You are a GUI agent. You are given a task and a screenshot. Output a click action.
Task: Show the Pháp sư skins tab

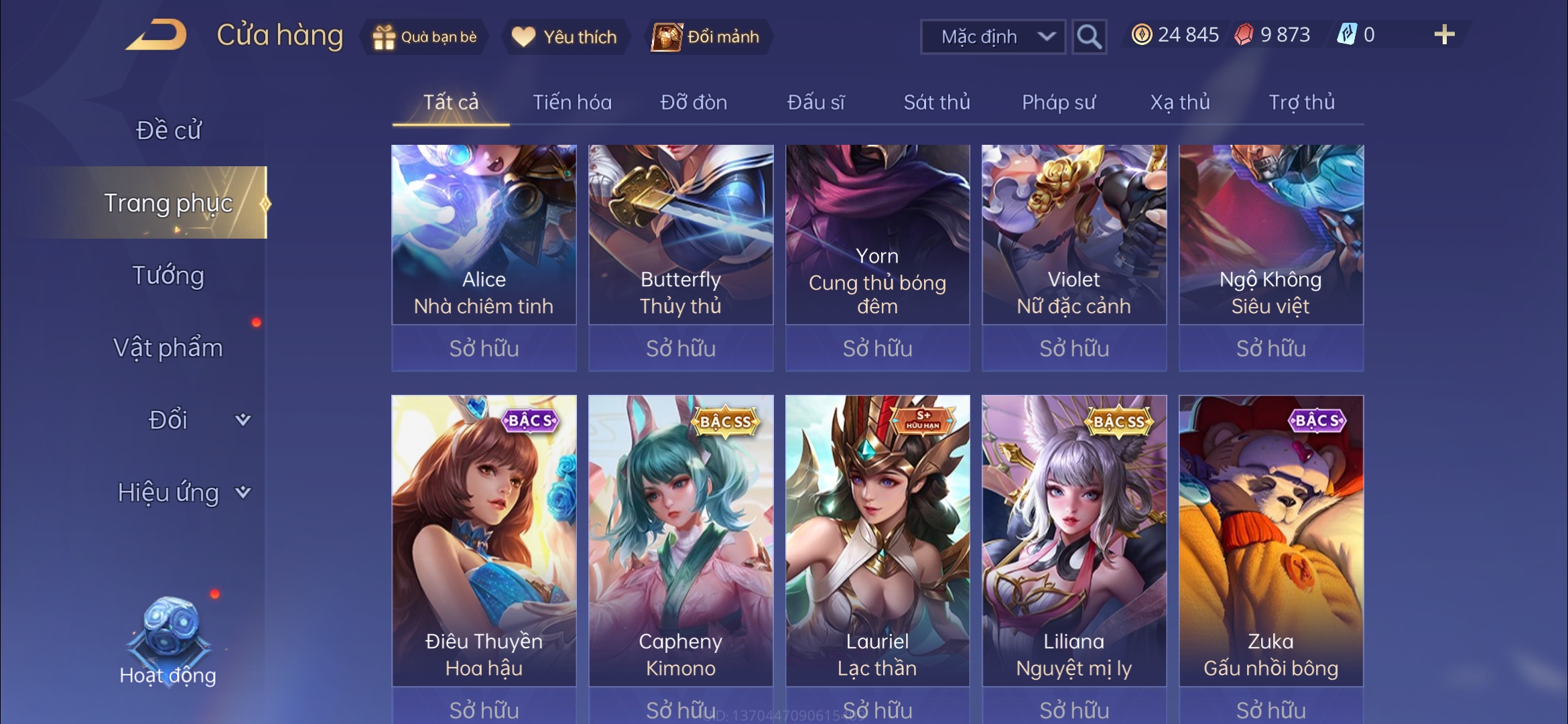tap(1059, 103)
